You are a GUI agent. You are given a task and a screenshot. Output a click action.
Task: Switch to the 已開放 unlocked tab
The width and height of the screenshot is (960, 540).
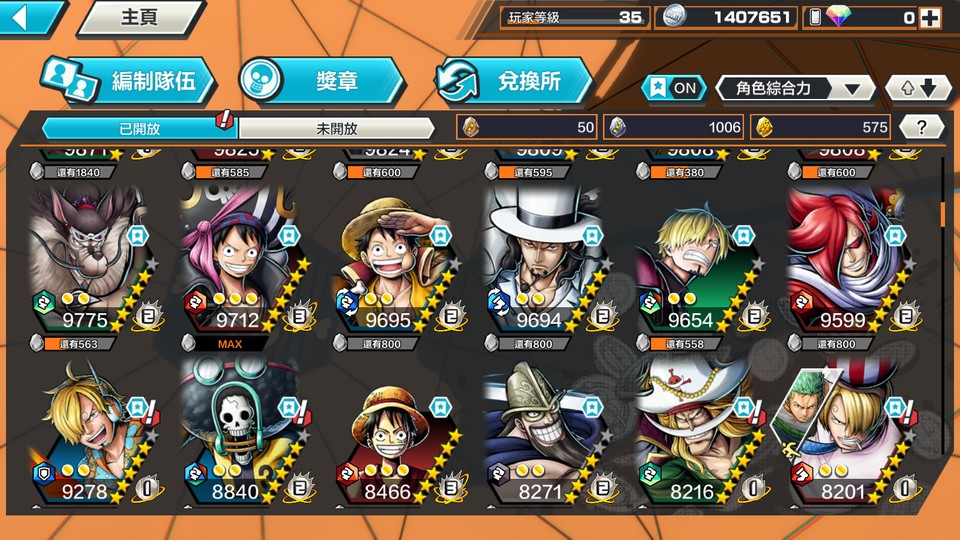point(138,128)
